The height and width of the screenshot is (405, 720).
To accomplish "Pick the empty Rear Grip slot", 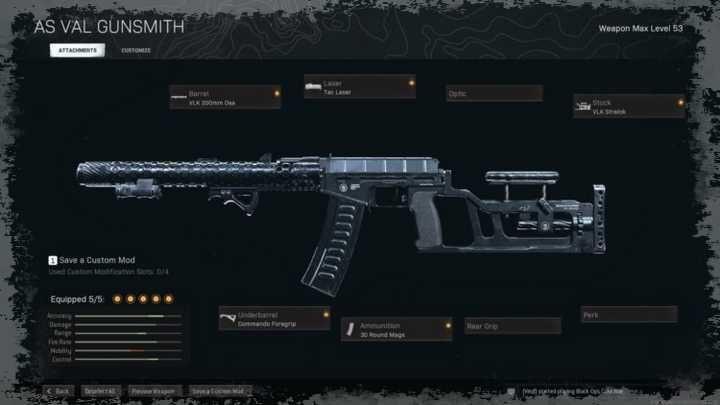I will [512, 326].
